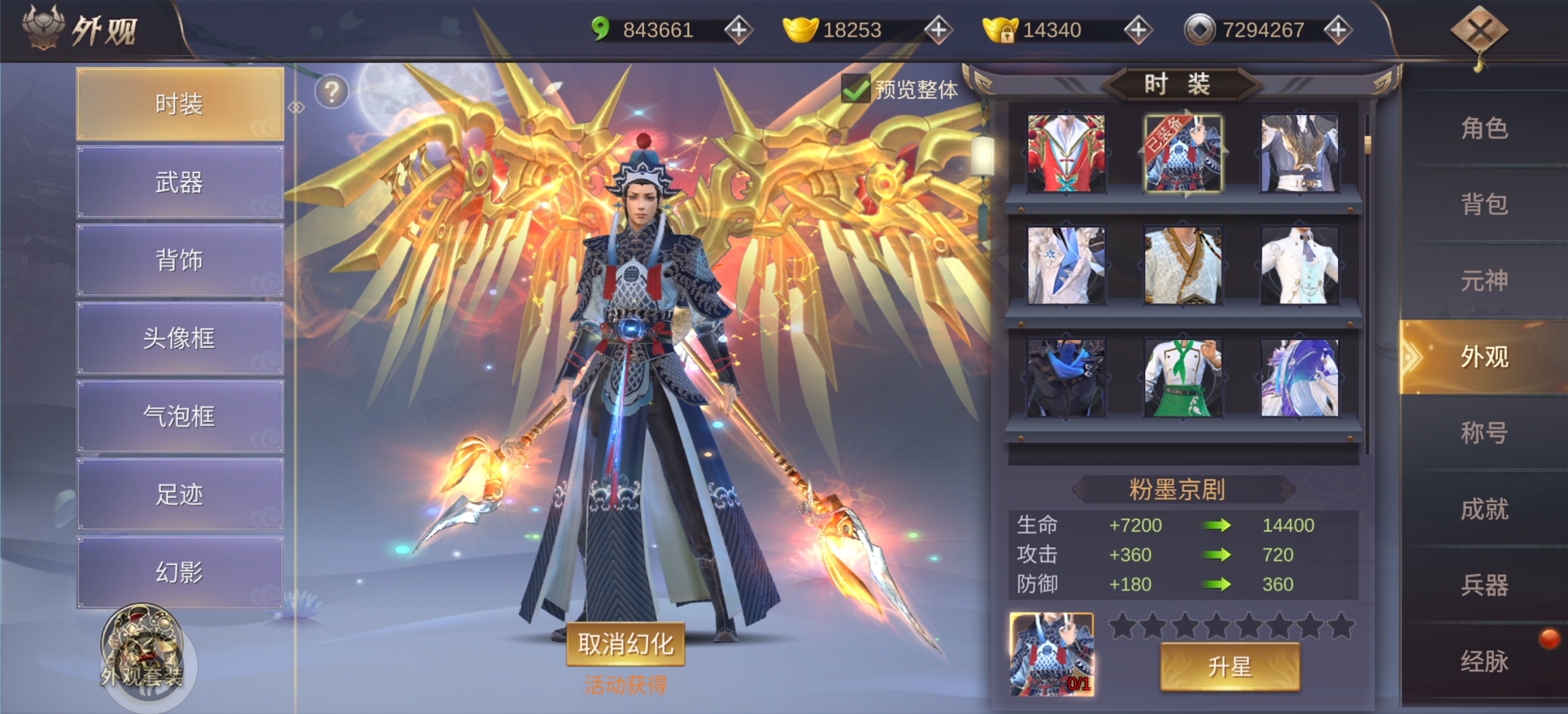Switch to the 武器 weapon category

point(180,182)
